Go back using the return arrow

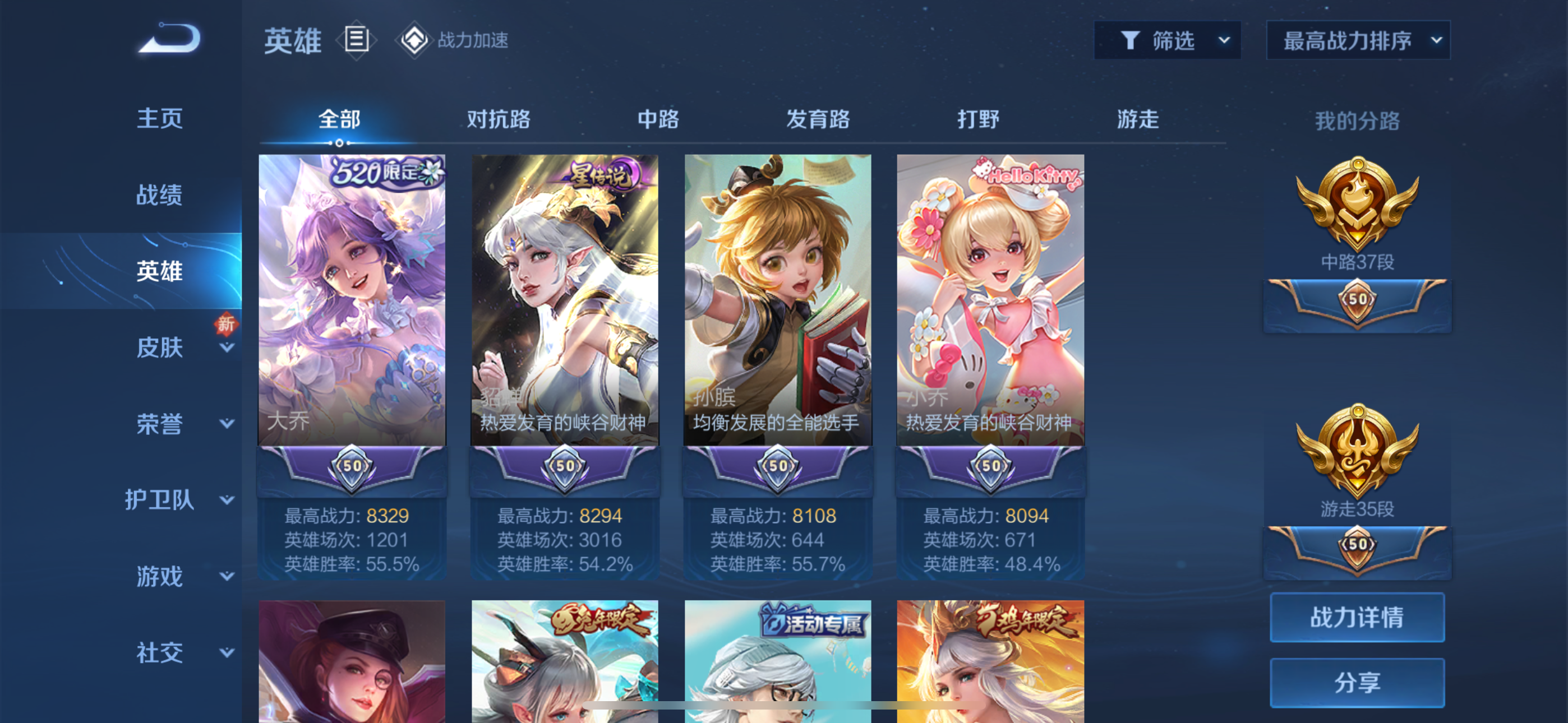pyautogui.click(x=170, y=39)
